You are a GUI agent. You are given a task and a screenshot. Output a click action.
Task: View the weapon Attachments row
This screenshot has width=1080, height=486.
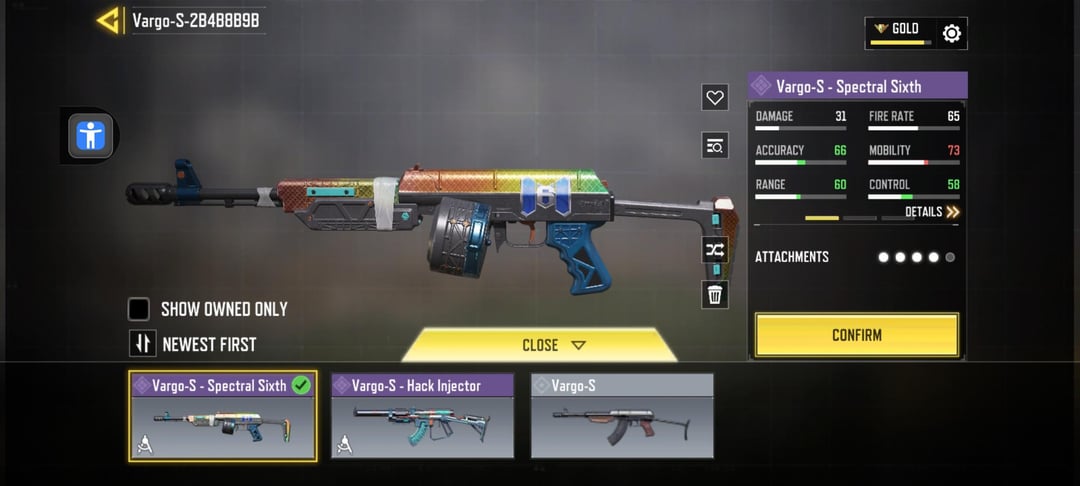[856, 257]
